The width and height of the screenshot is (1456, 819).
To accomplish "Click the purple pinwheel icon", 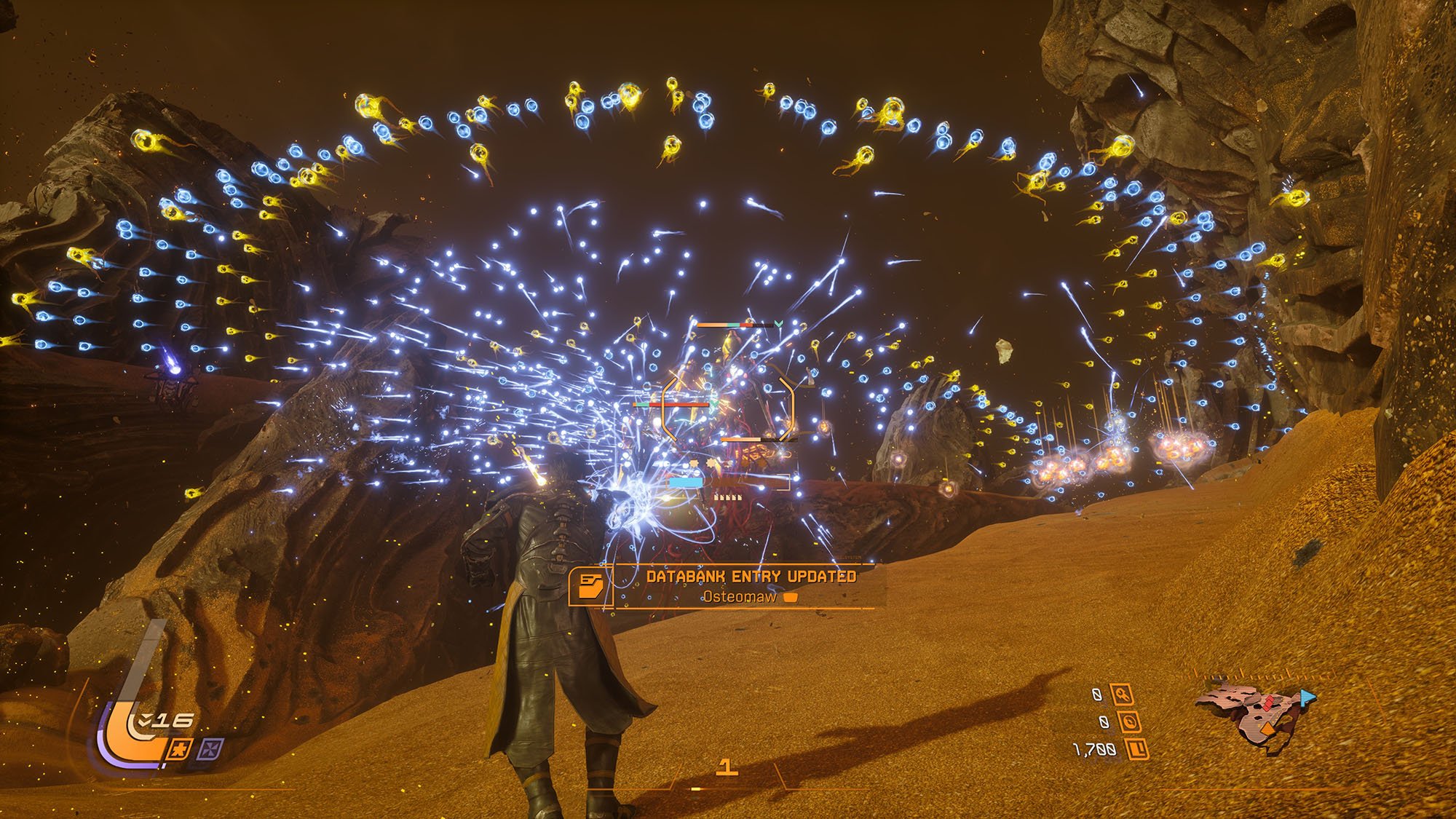I will coord(211,748).
